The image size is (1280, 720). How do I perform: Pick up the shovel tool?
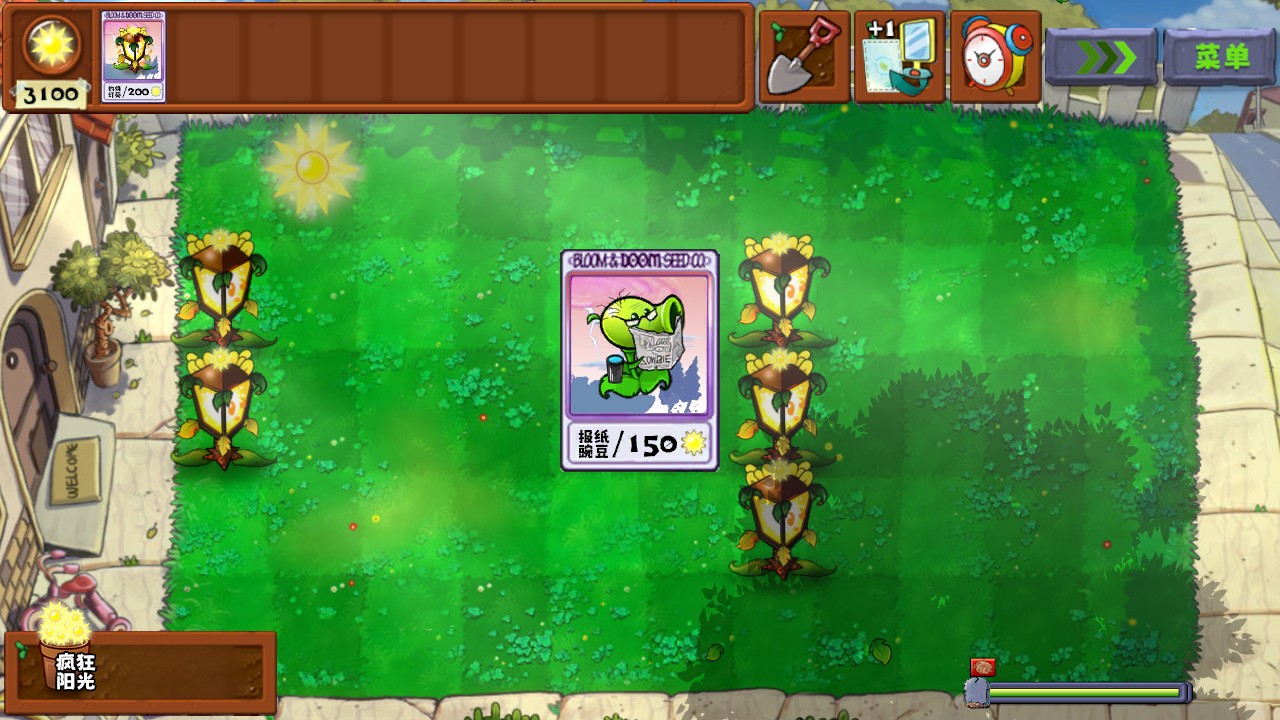(804, 57)
